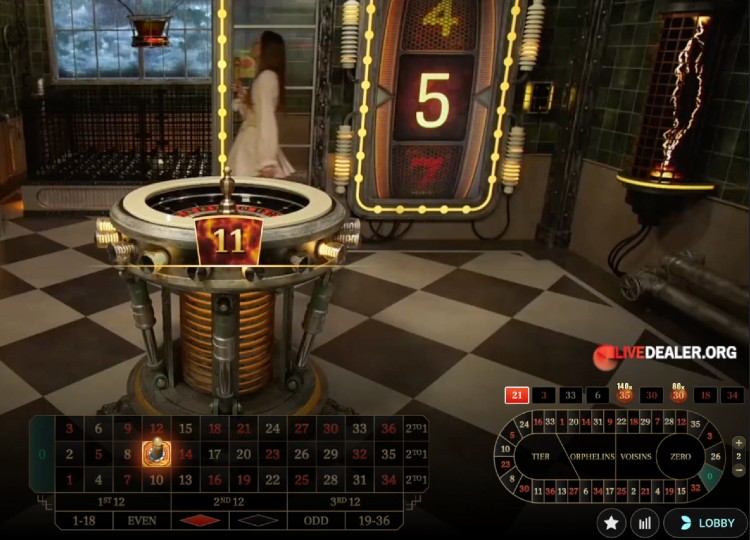Viewport: 750px width, 540px height.
Task: Open the favourite bets star button
Action: 610,522
